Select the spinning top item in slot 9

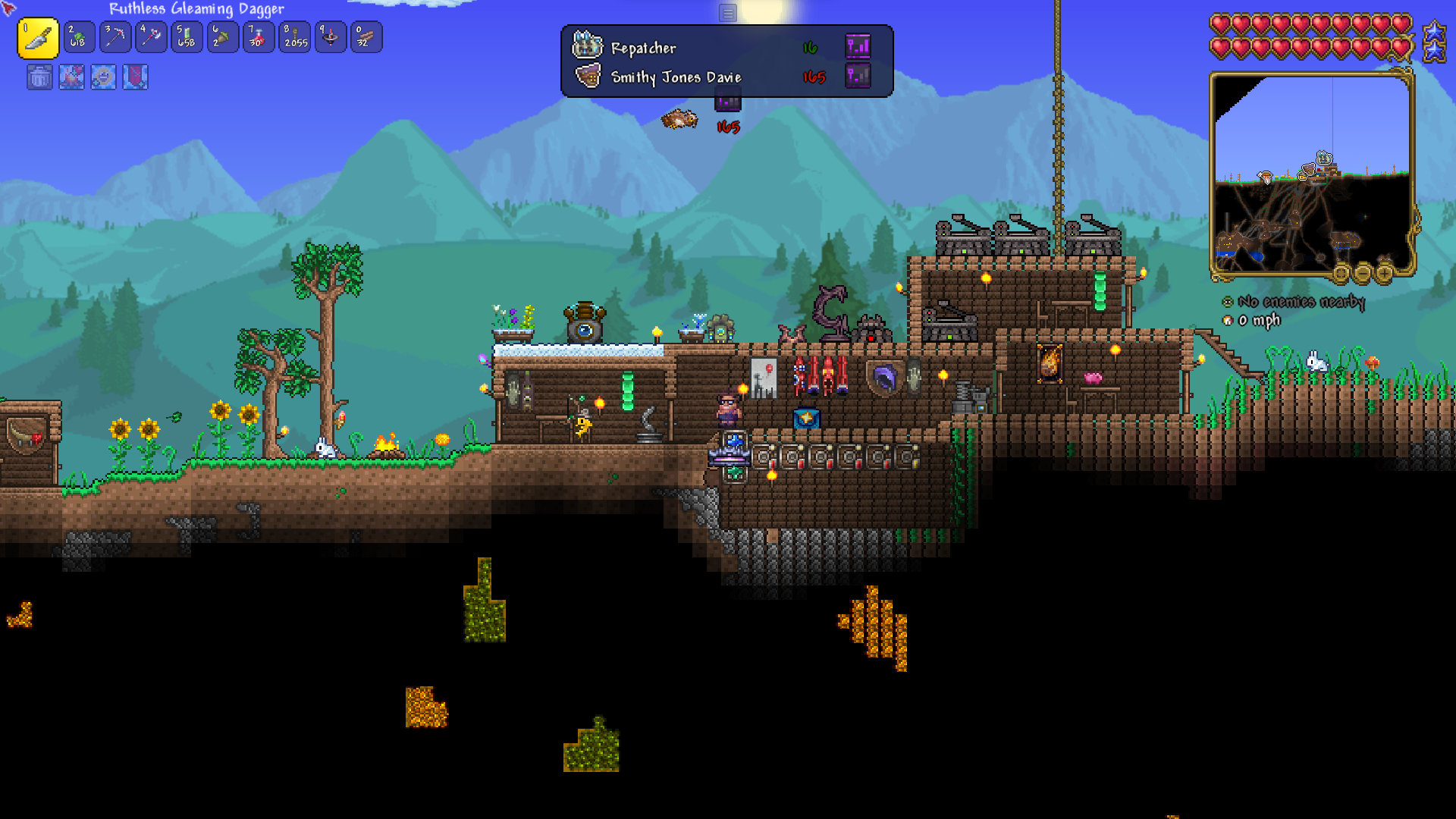pos(331,37)
